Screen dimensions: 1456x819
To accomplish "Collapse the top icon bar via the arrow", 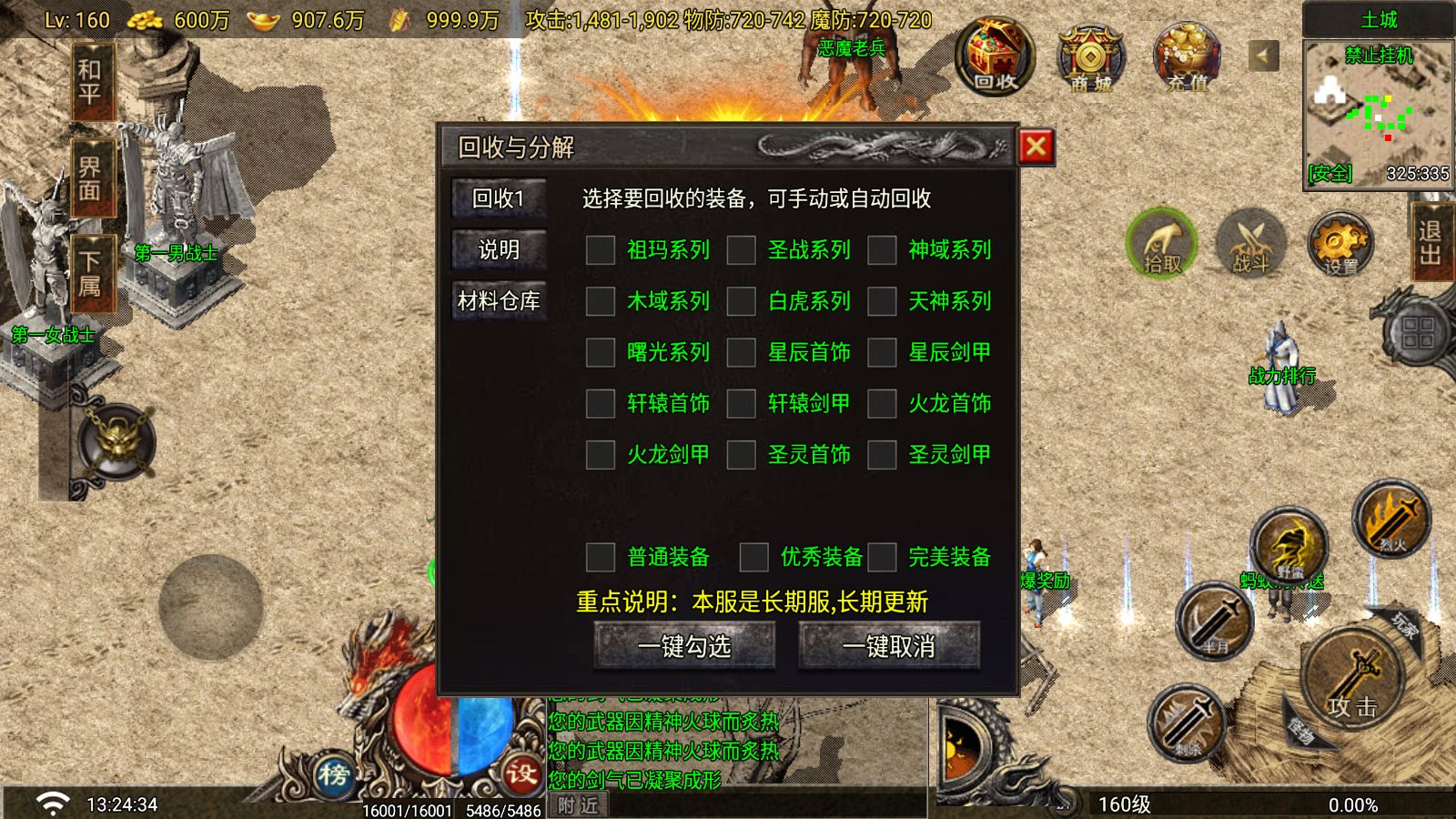I will tap(1262, 55).
